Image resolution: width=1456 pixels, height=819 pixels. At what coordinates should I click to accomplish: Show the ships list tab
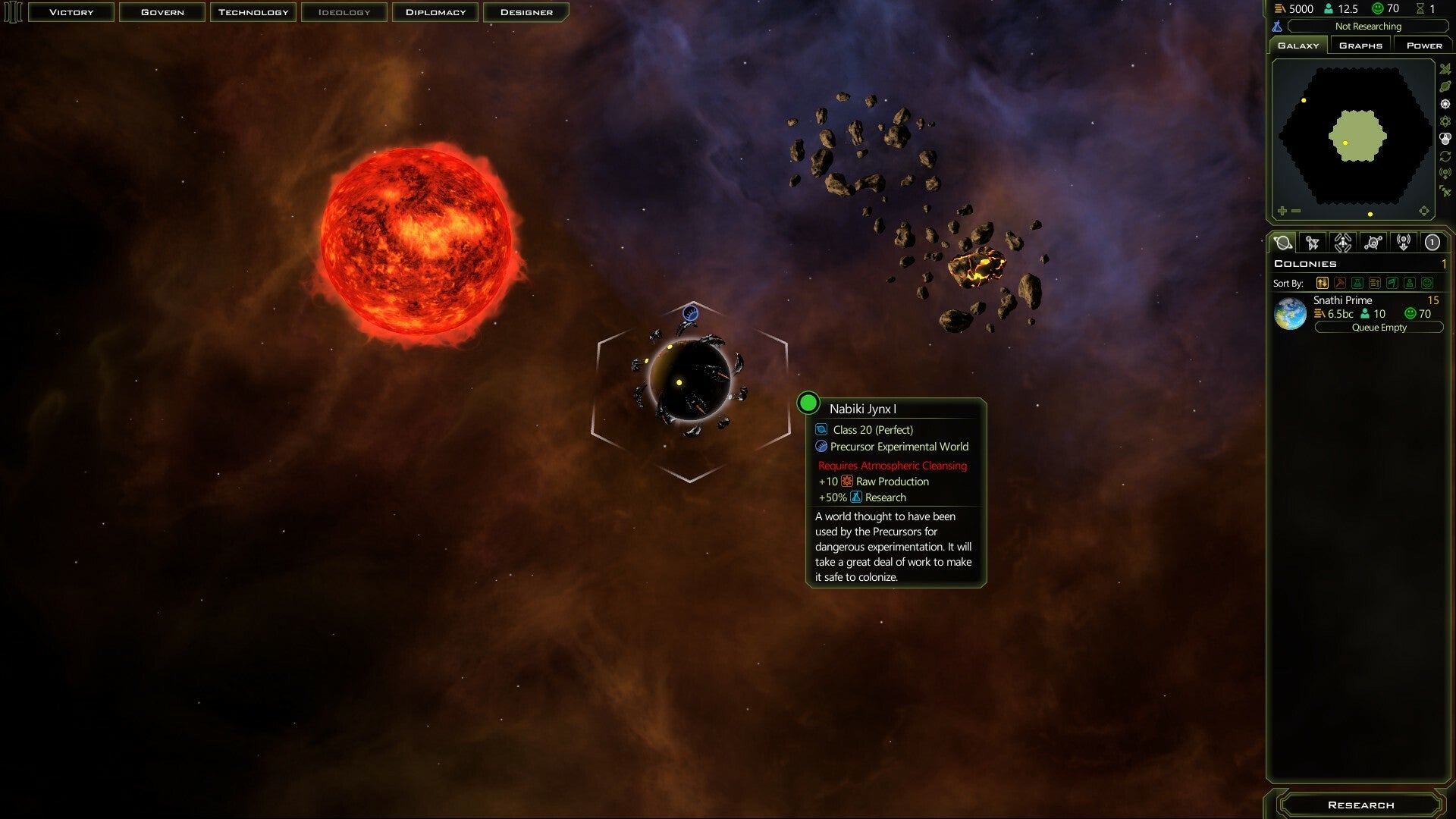point(1312,243)
